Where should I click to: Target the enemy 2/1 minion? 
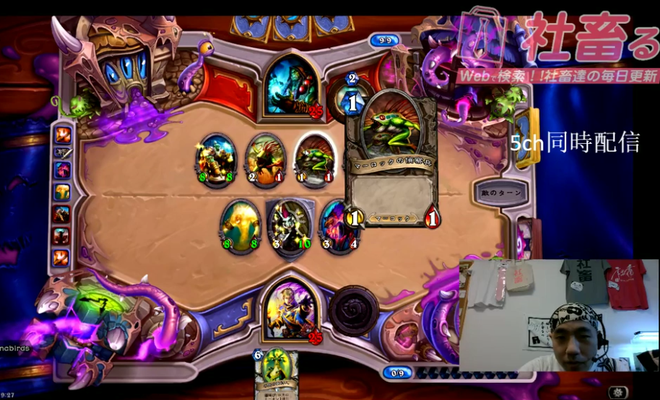click(x=264, y=158)
